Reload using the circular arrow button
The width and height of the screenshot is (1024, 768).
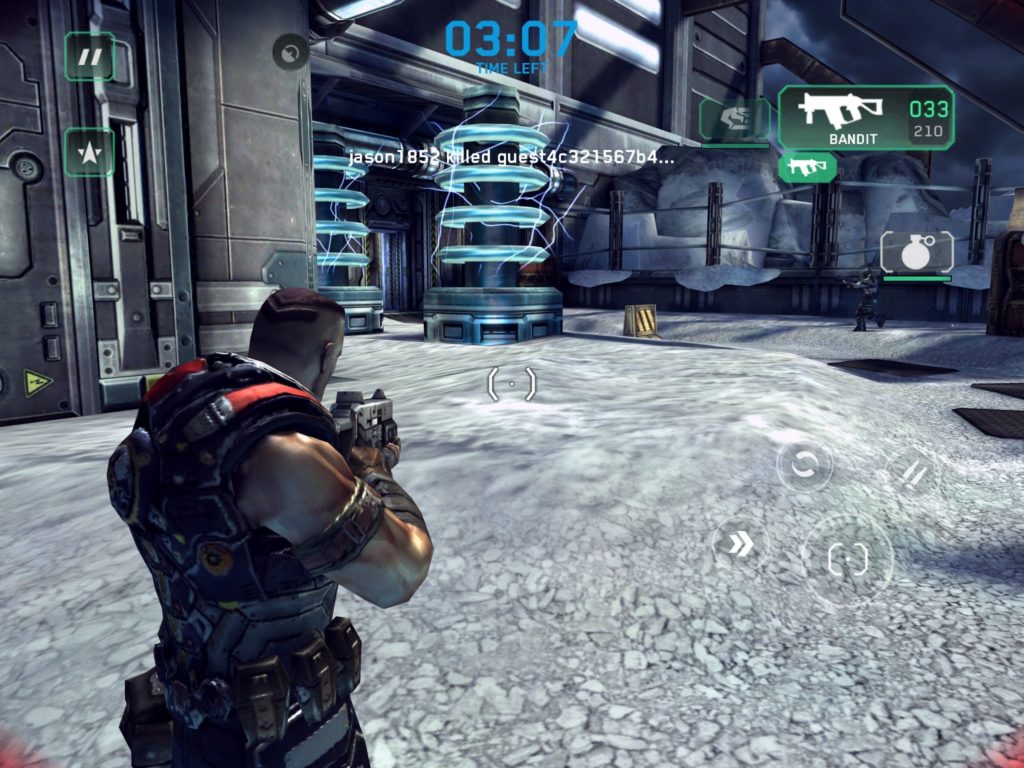tap(805, 464)
